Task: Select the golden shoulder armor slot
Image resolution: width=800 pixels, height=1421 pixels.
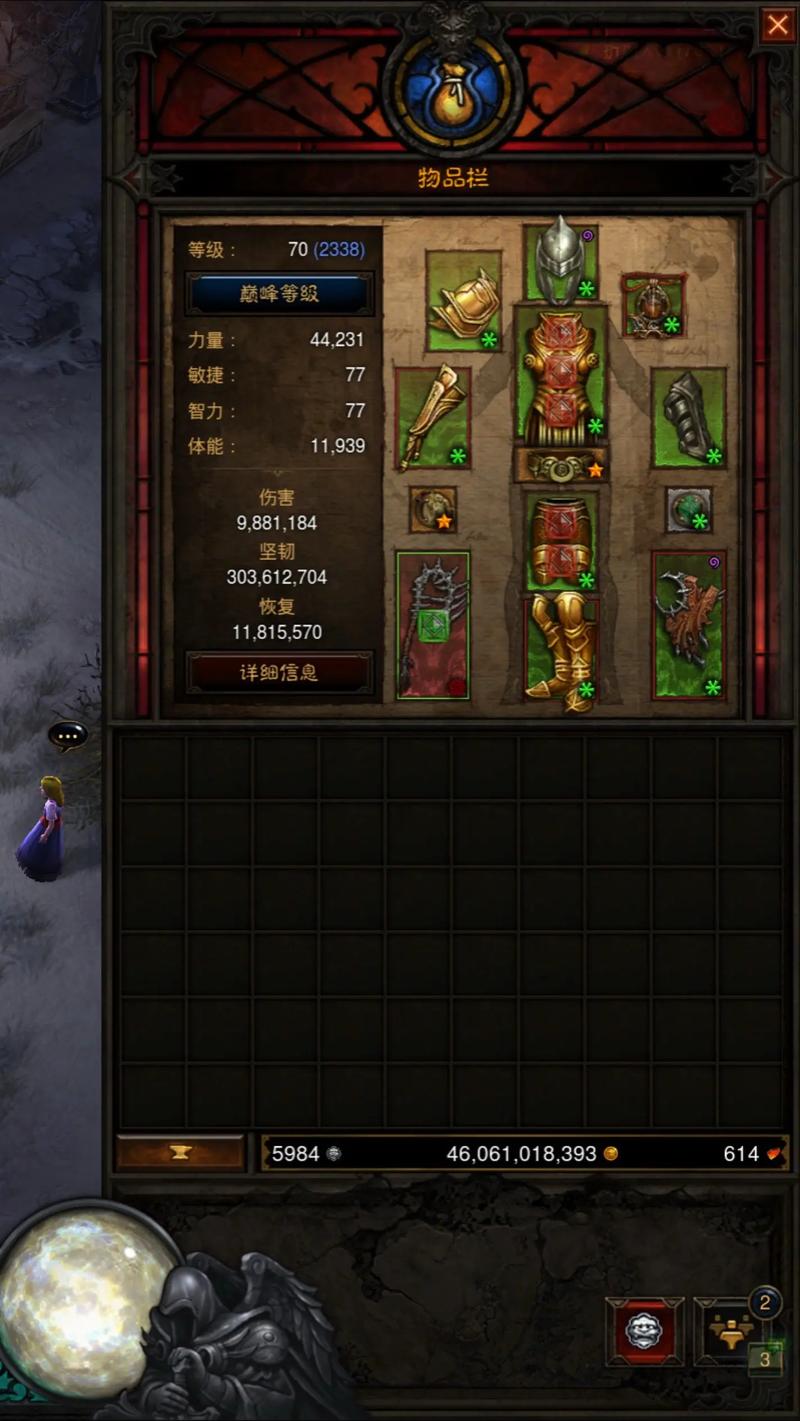Action: point(463,301)
